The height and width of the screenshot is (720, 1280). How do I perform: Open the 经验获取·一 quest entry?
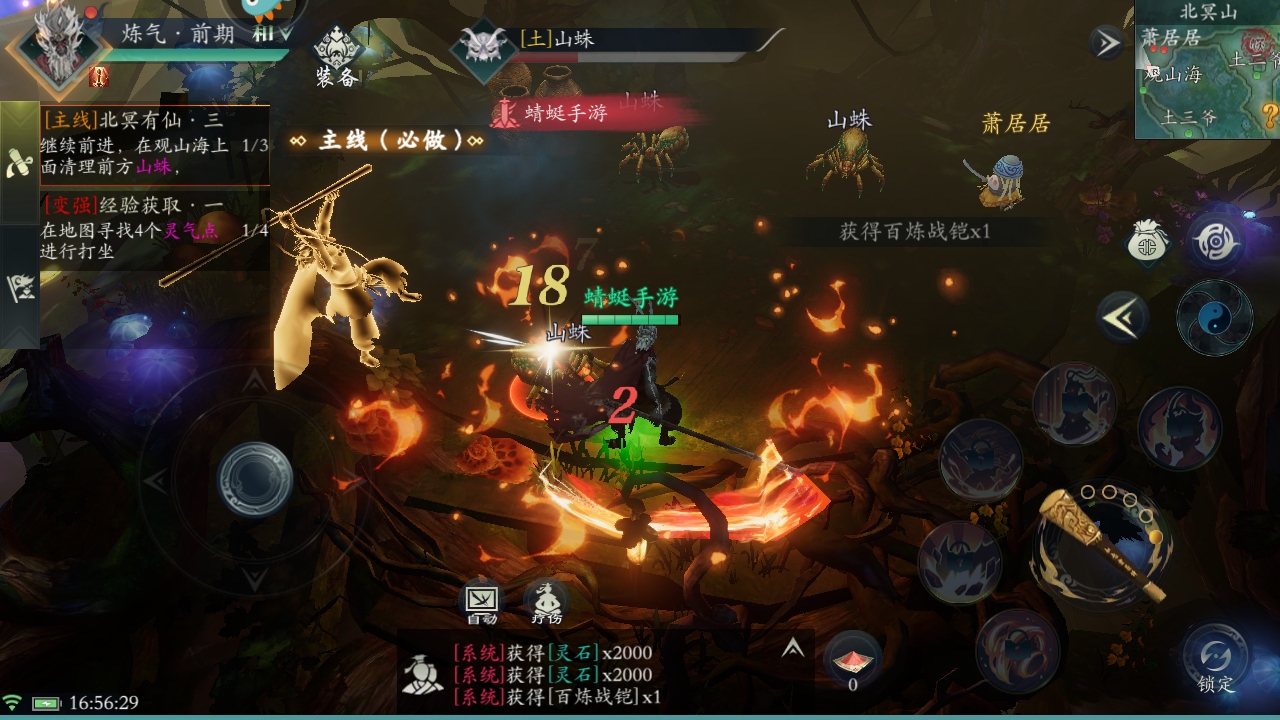click(155, 228)
